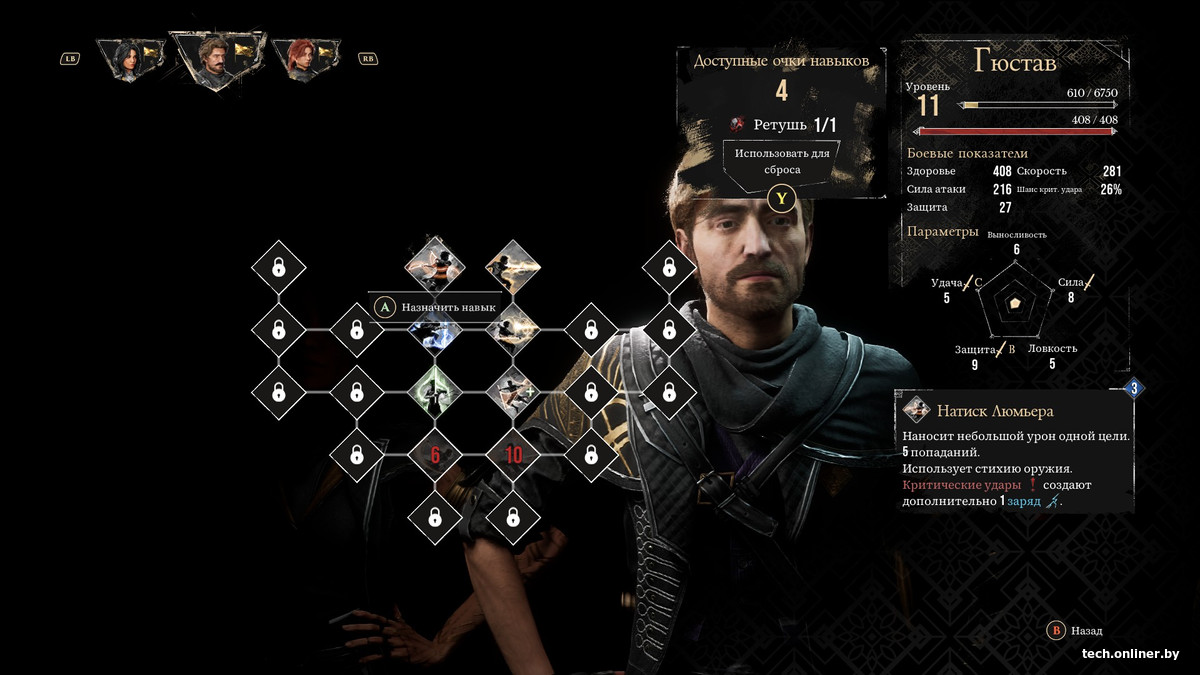Select the skill node costing 6 points
The image size is (1200, 675).
[435, 456]
